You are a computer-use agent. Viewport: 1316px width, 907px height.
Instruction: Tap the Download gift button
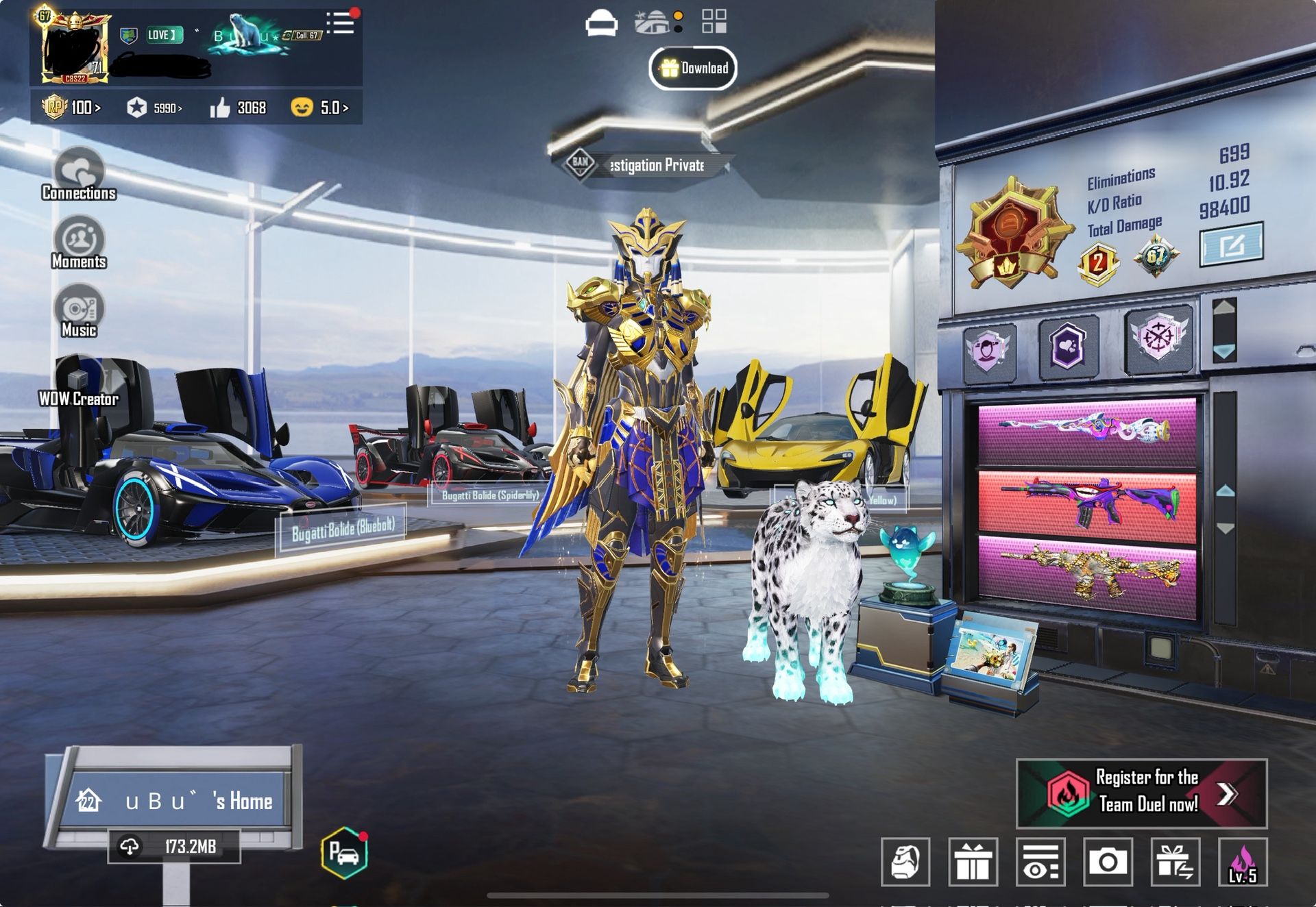pyautogui.click(x=693, y=69)
